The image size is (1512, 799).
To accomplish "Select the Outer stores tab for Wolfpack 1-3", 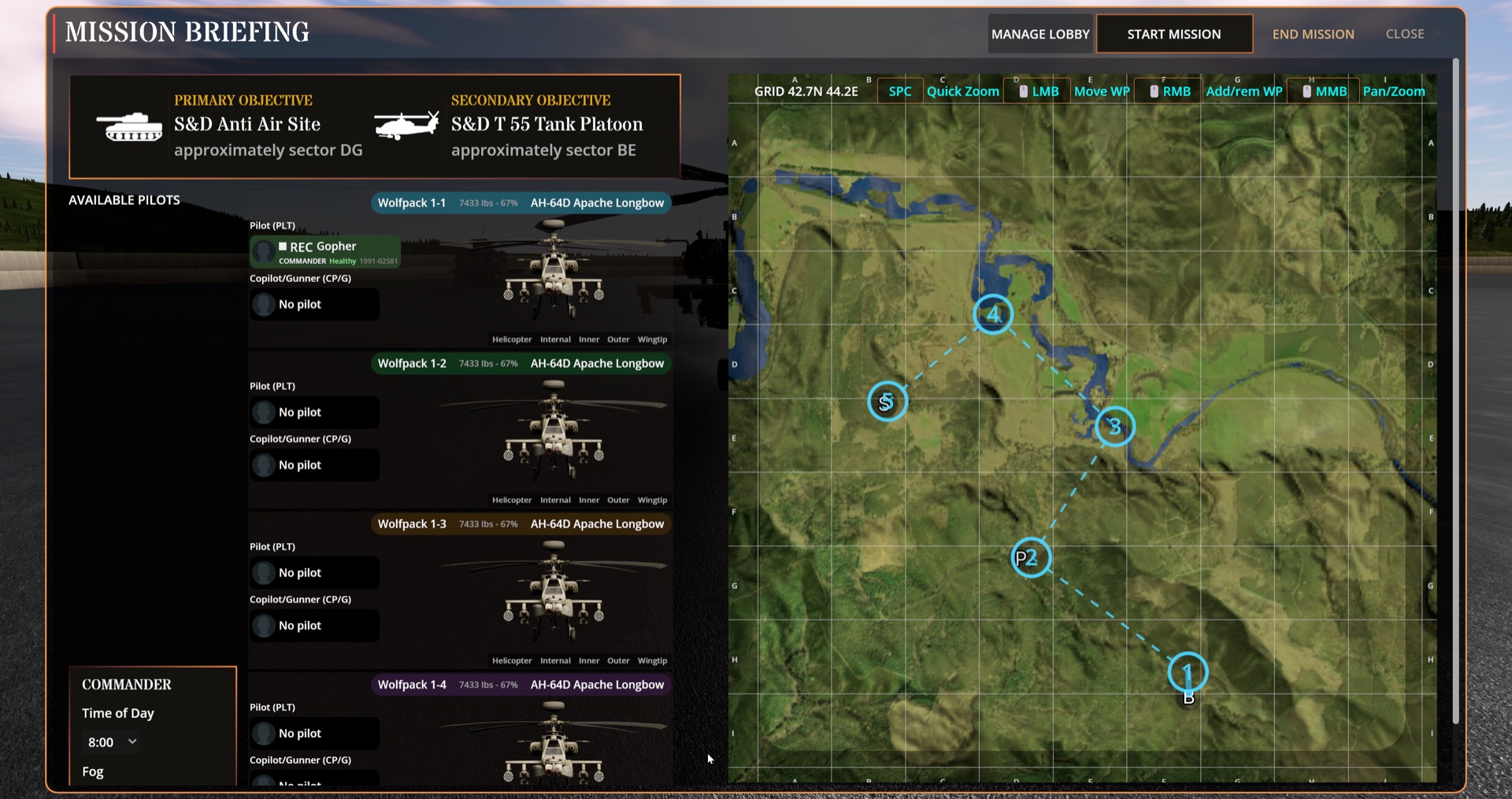I will pos(618,660).
